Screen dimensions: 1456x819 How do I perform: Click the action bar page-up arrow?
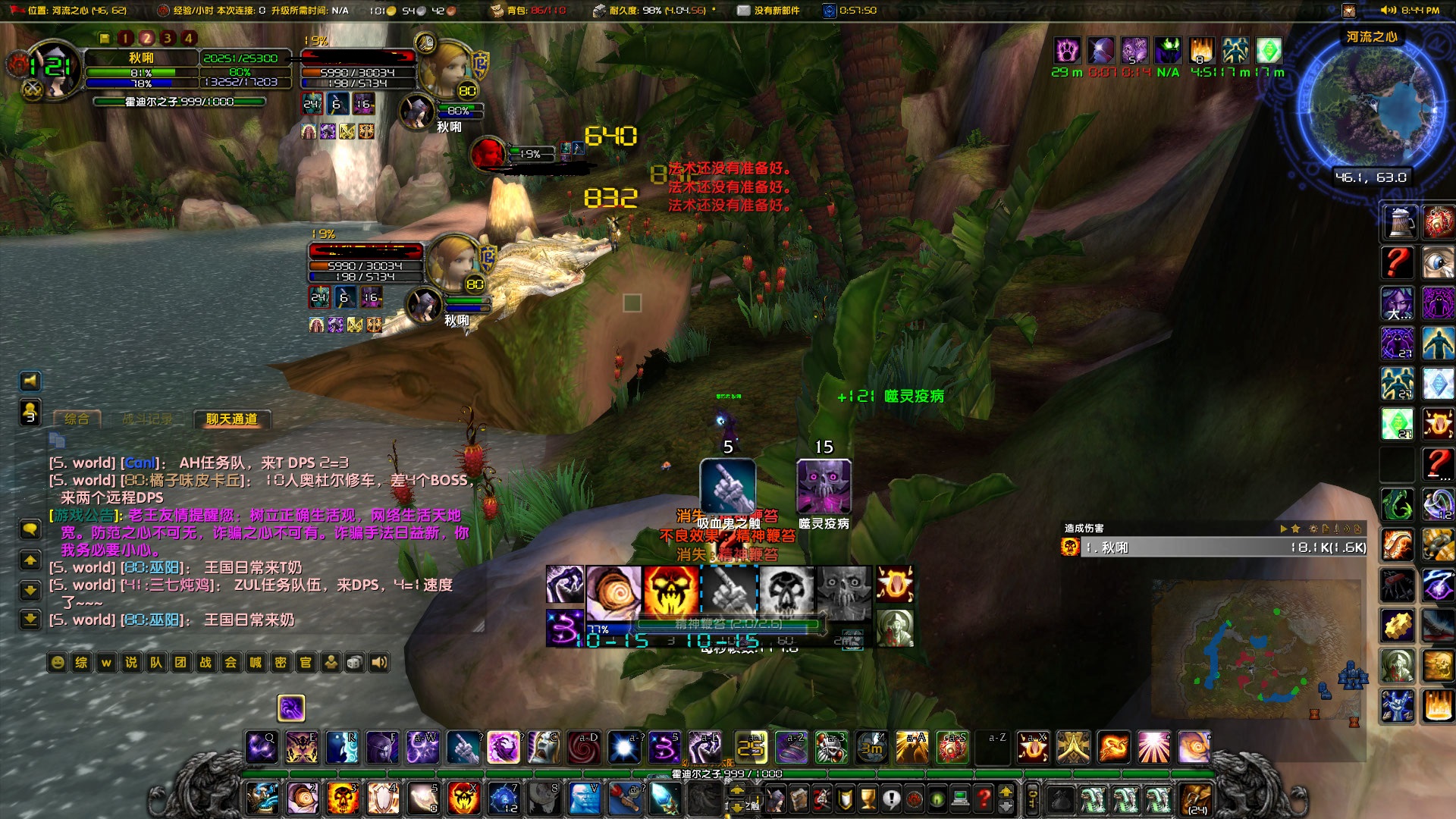click(1006, 789)
